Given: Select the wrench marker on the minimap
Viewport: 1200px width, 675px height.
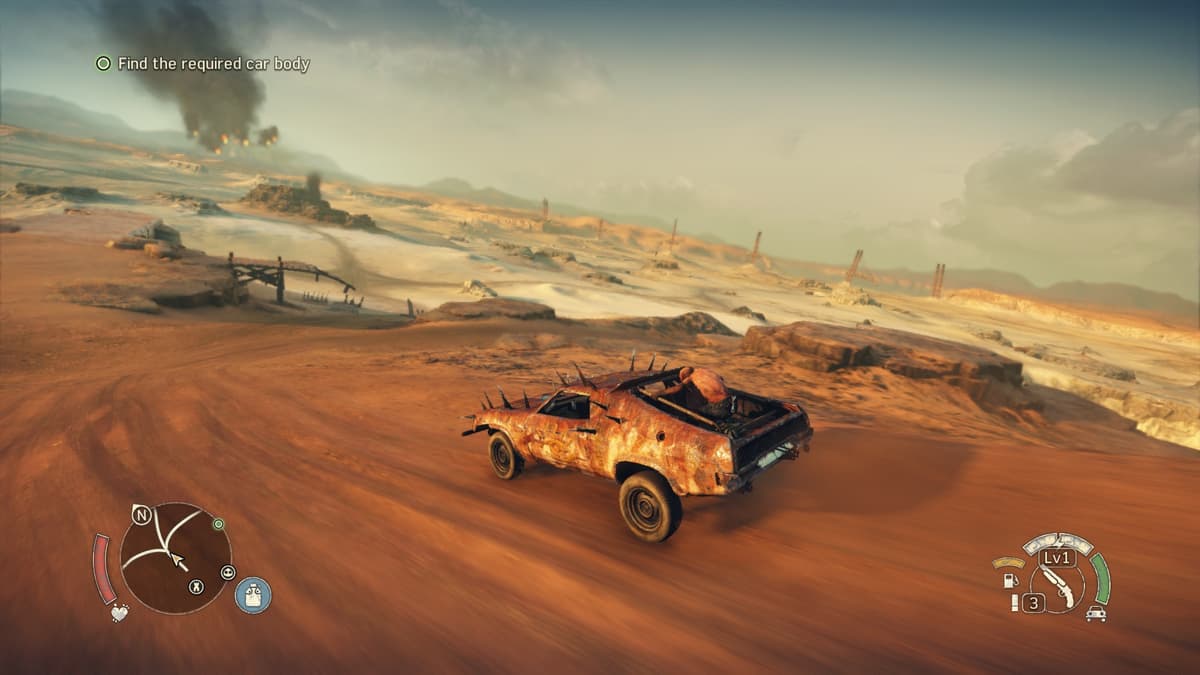Looking at the screenshot, I should (196, 587).
